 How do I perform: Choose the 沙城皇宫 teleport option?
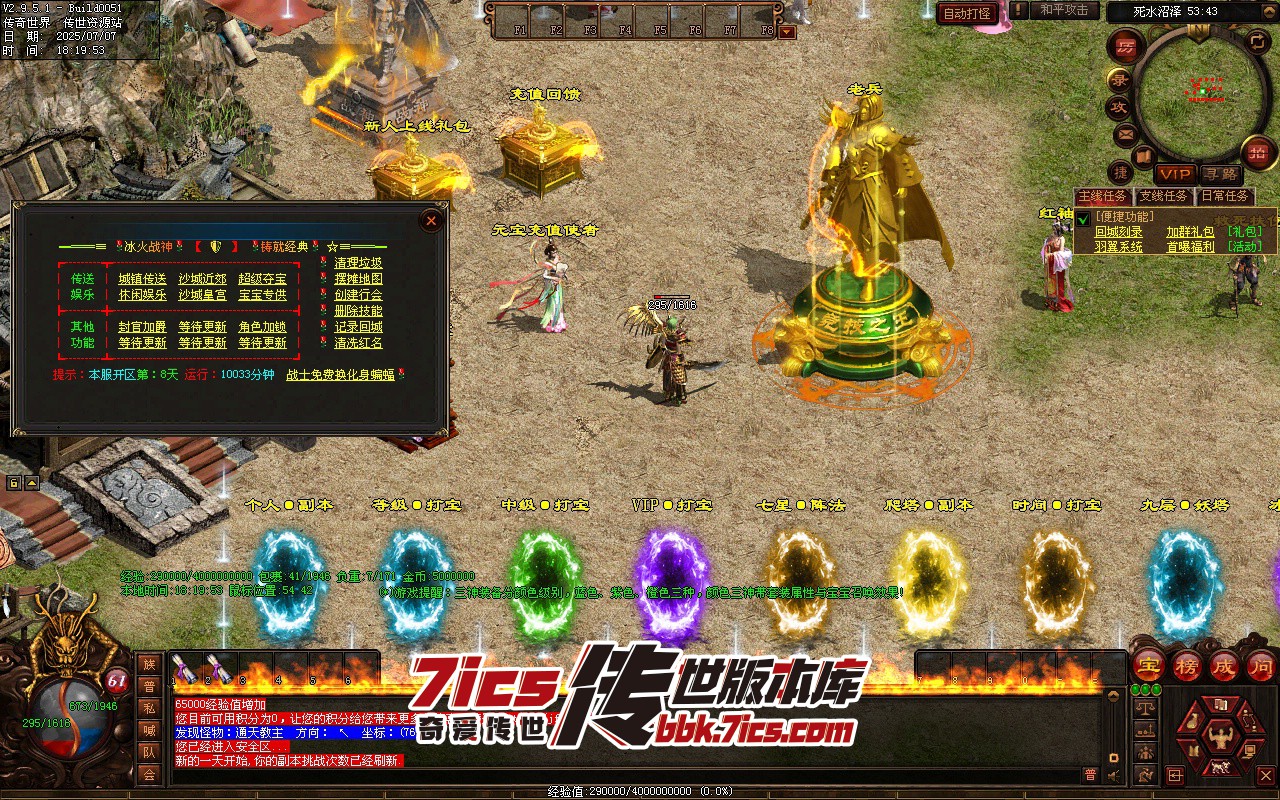(x=202, y=295)
